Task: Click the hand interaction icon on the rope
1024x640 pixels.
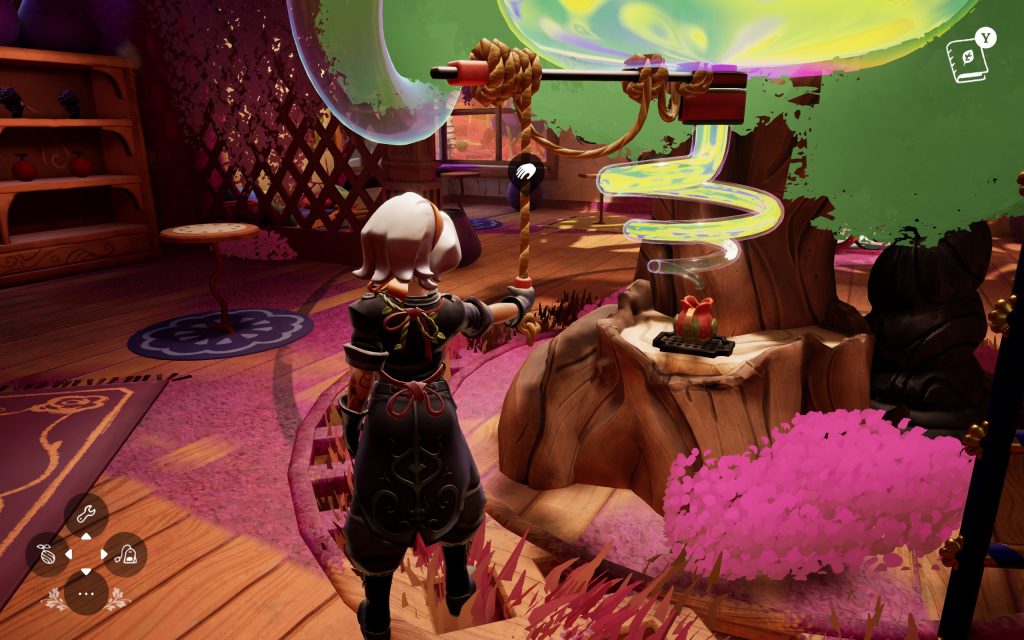Action: tap(525, 171)
